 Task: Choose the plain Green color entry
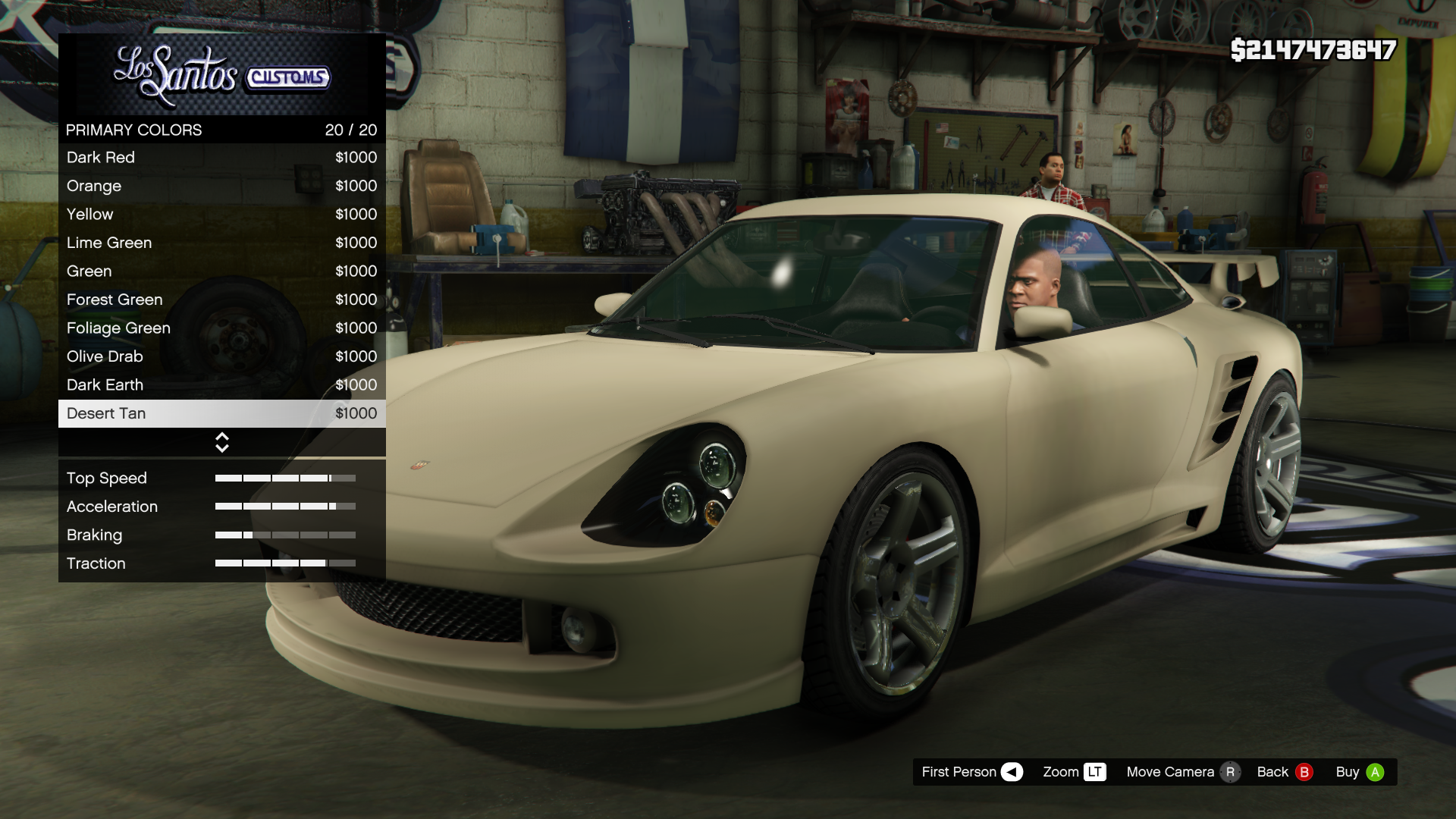[221, 271]
